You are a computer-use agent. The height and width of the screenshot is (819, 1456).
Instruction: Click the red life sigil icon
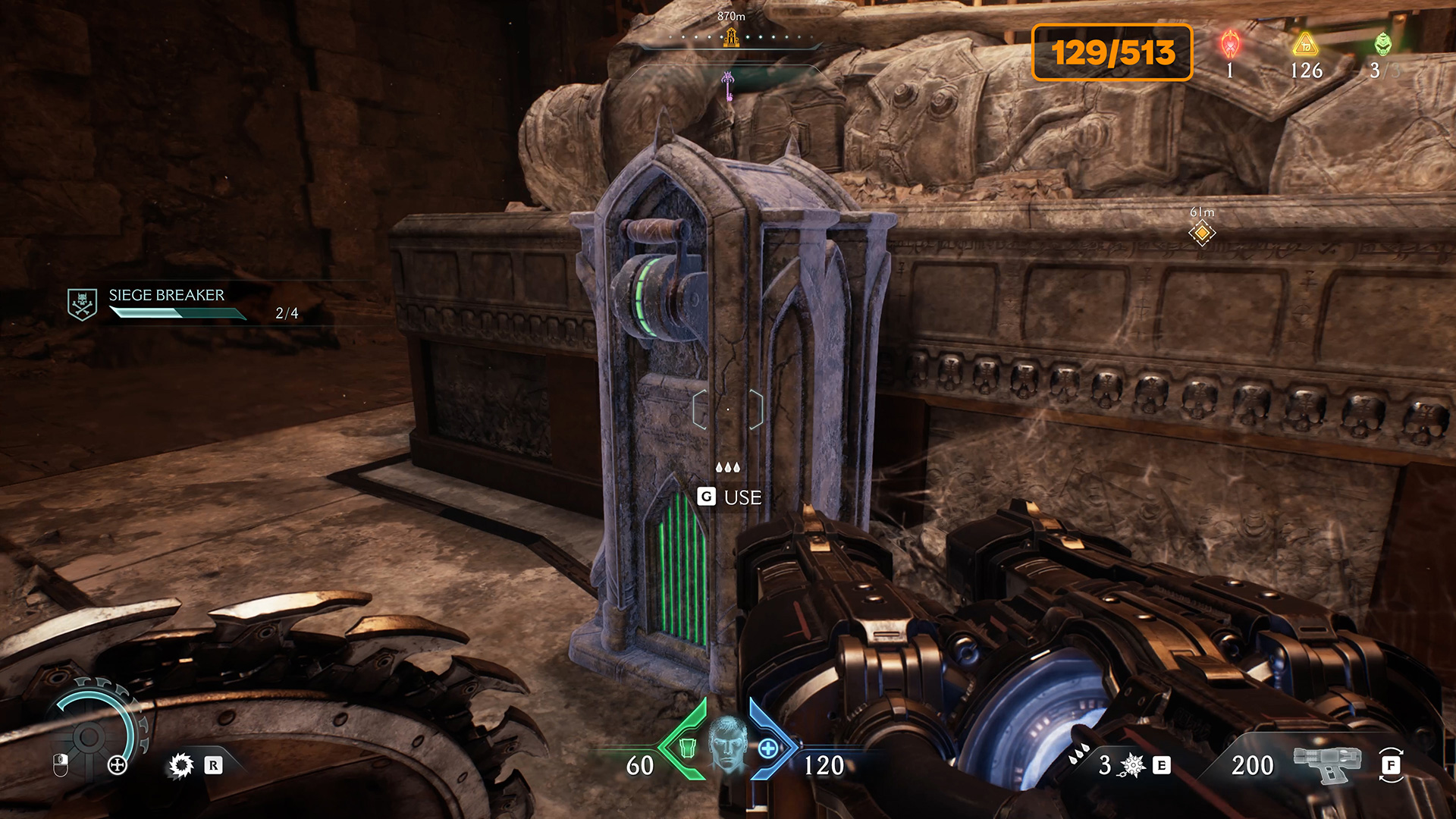(x=1230, y=45)
